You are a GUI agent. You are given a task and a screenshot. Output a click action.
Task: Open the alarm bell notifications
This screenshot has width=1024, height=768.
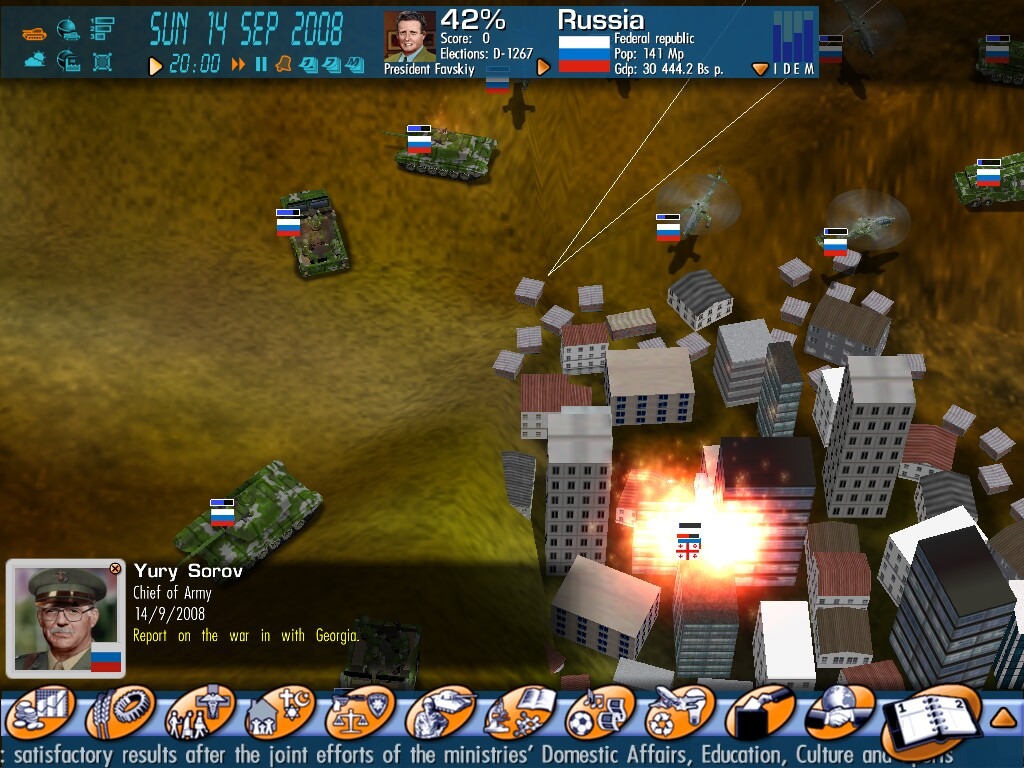pos(283,65)
